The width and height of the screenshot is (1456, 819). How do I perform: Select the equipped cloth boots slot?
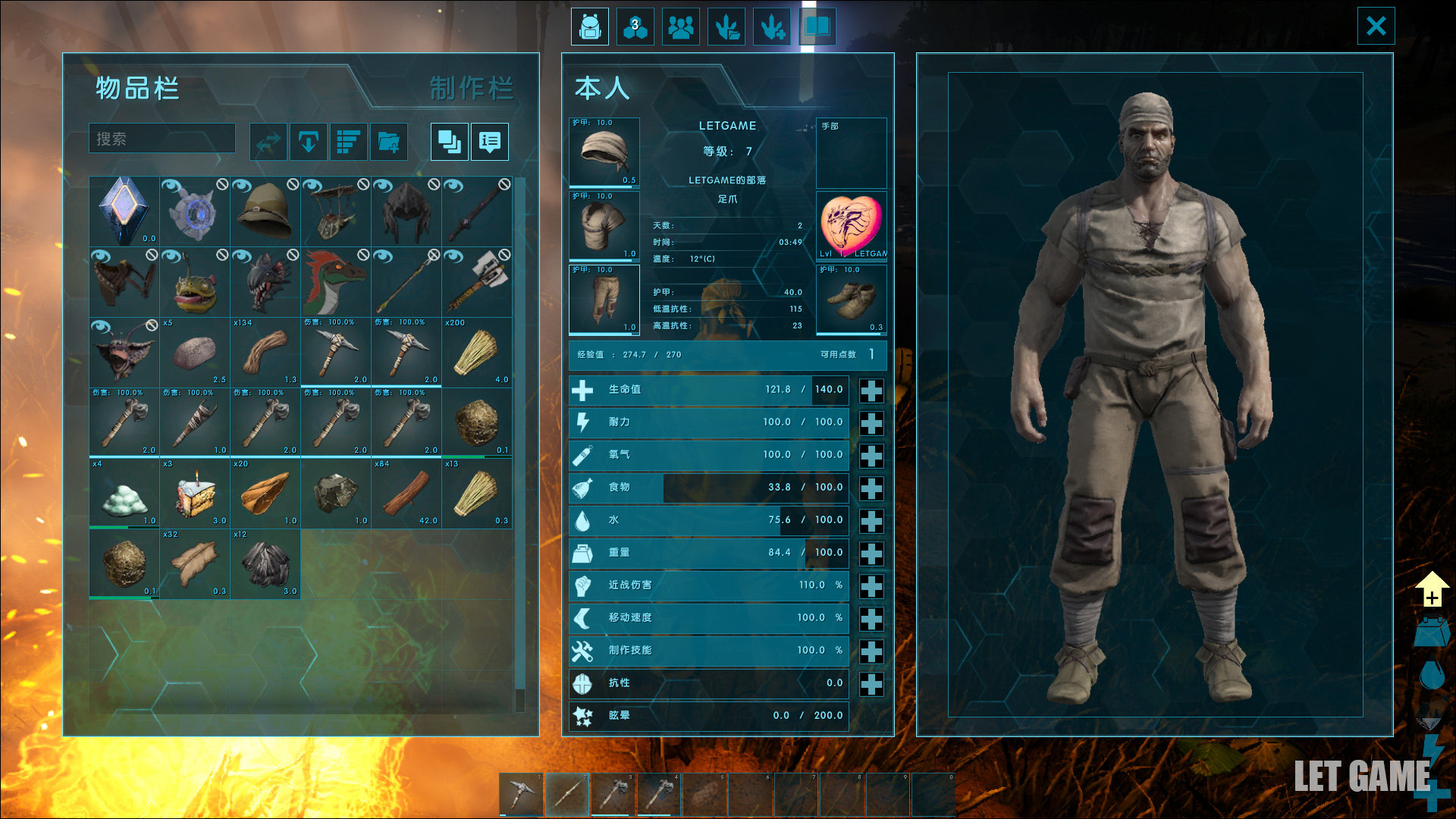[x=851, y=300]
